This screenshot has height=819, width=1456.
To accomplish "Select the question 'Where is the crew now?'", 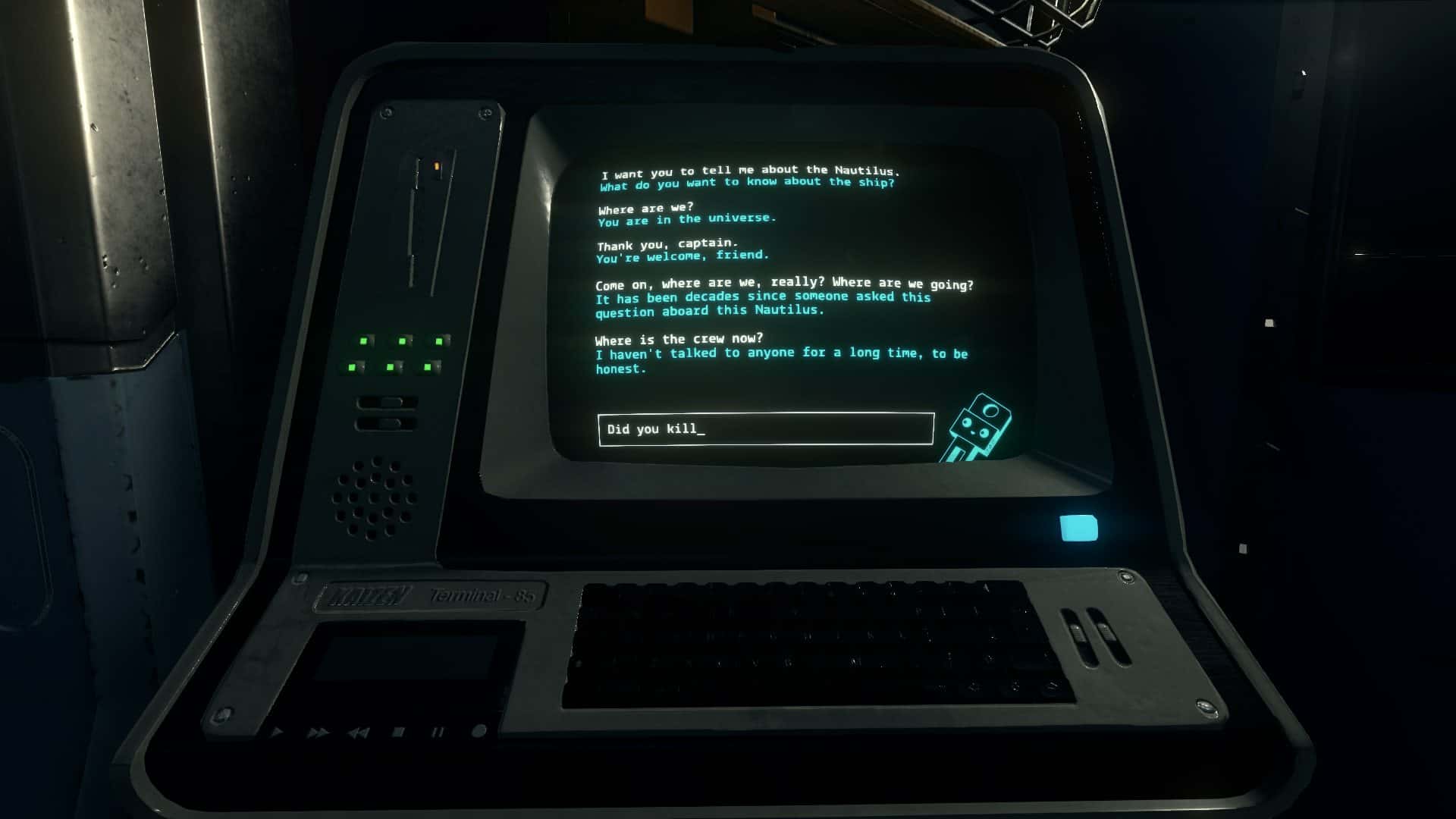I will (x=679, y=339).
